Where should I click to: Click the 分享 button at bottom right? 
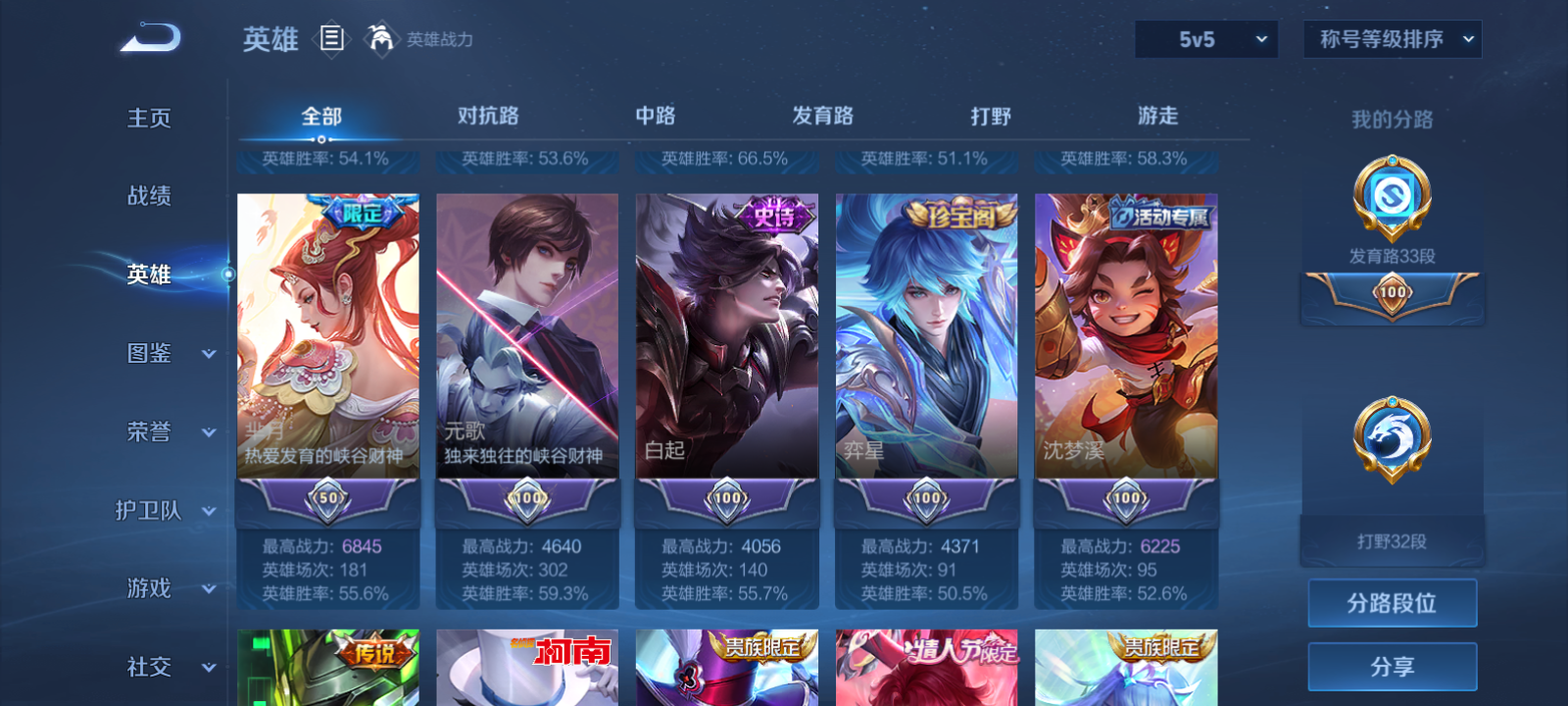click(1392, 665)
